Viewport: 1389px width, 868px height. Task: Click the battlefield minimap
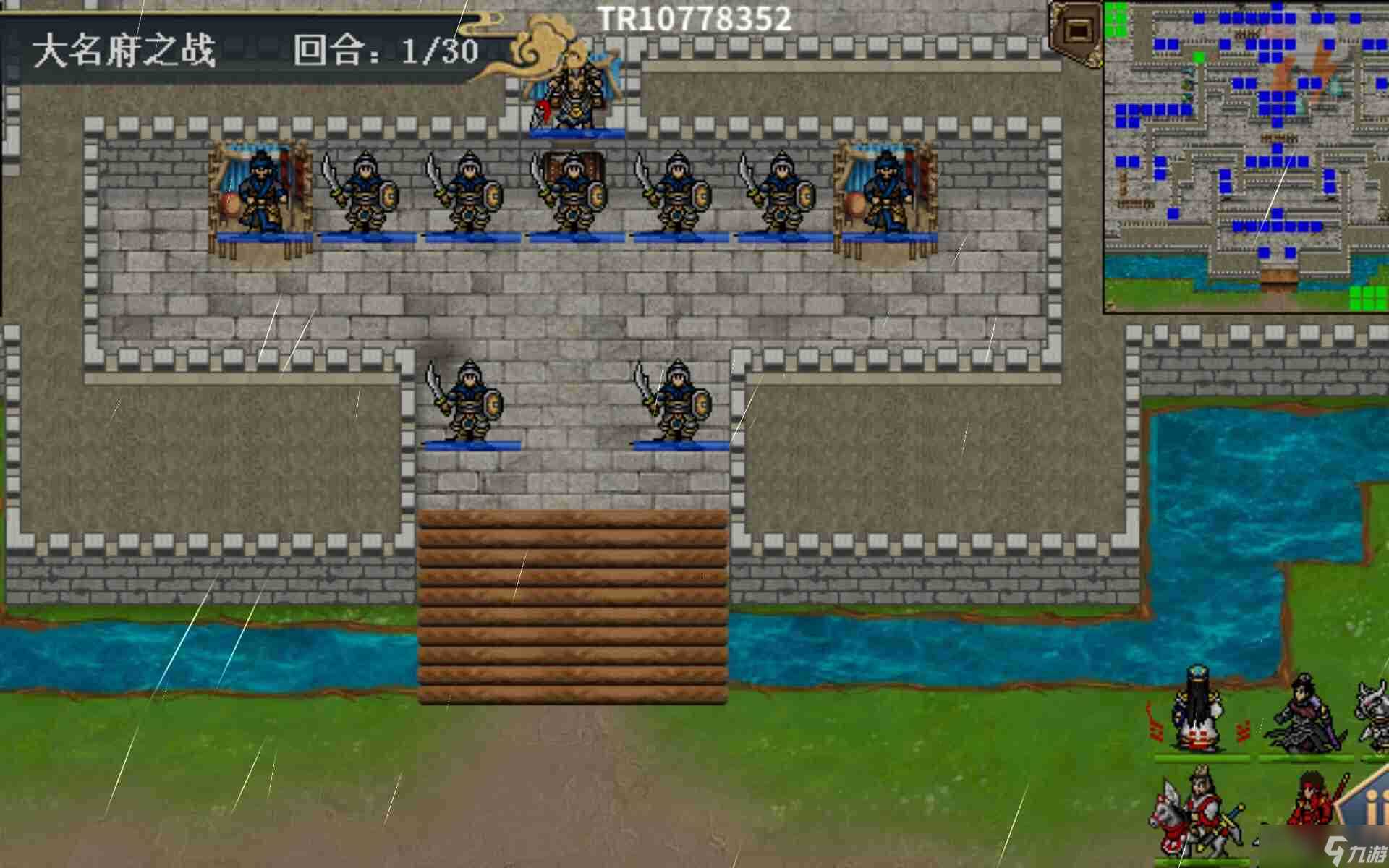[x=1246, y=156]
